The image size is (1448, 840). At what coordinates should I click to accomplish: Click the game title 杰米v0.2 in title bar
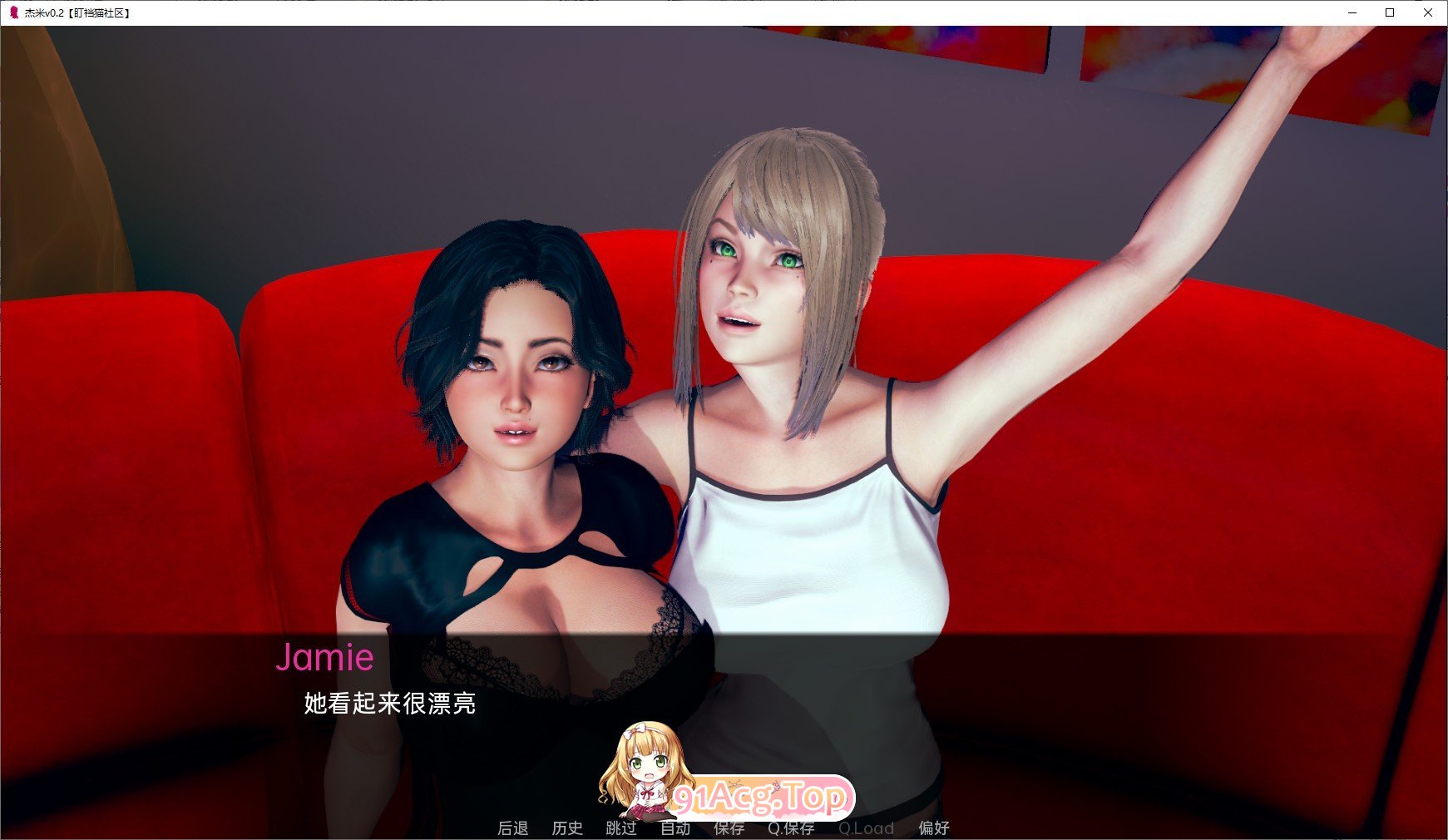[71, 12]
